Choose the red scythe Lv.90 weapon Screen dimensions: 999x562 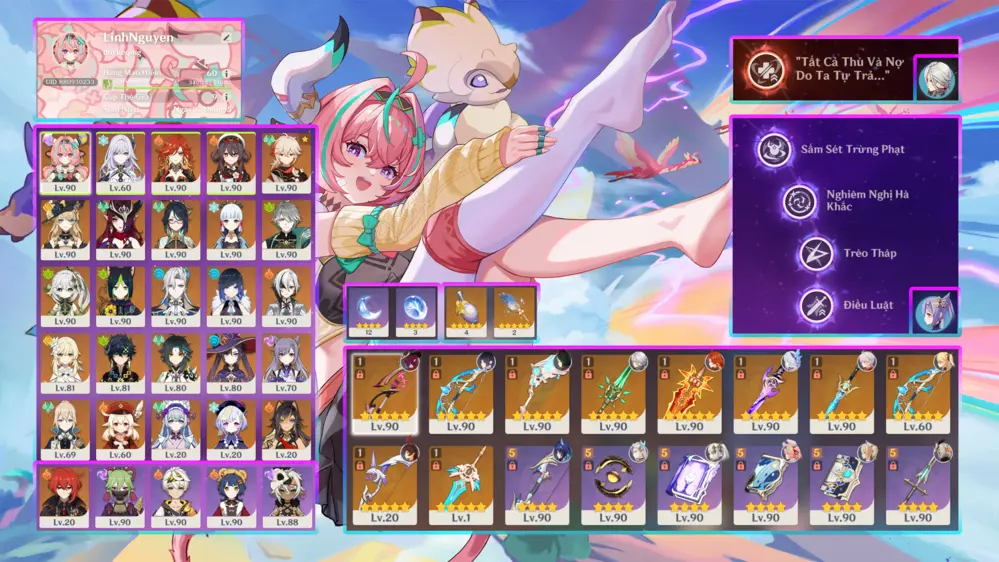pos(389,392)
